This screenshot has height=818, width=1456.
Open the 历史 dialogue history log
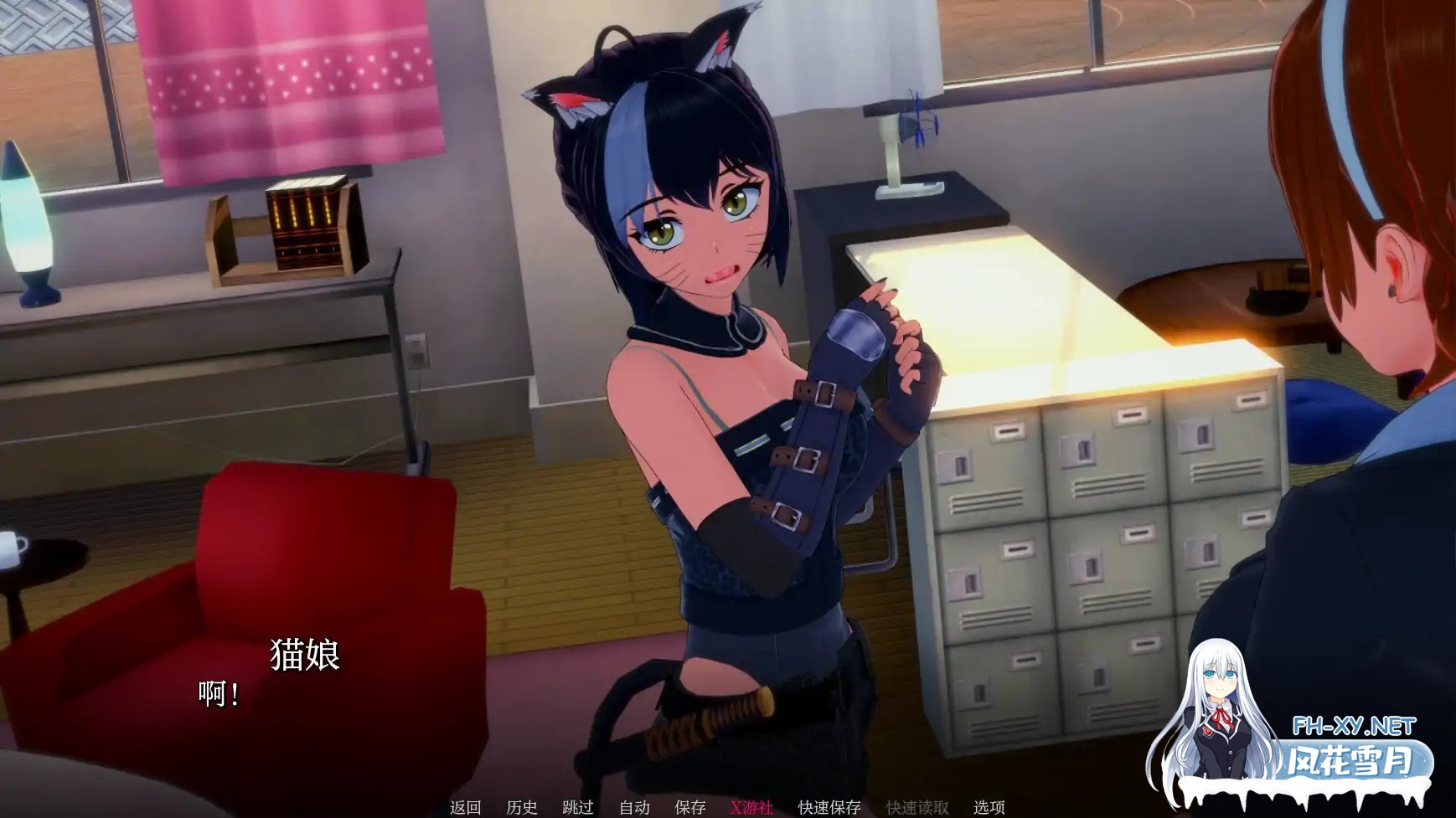point(520,806)
